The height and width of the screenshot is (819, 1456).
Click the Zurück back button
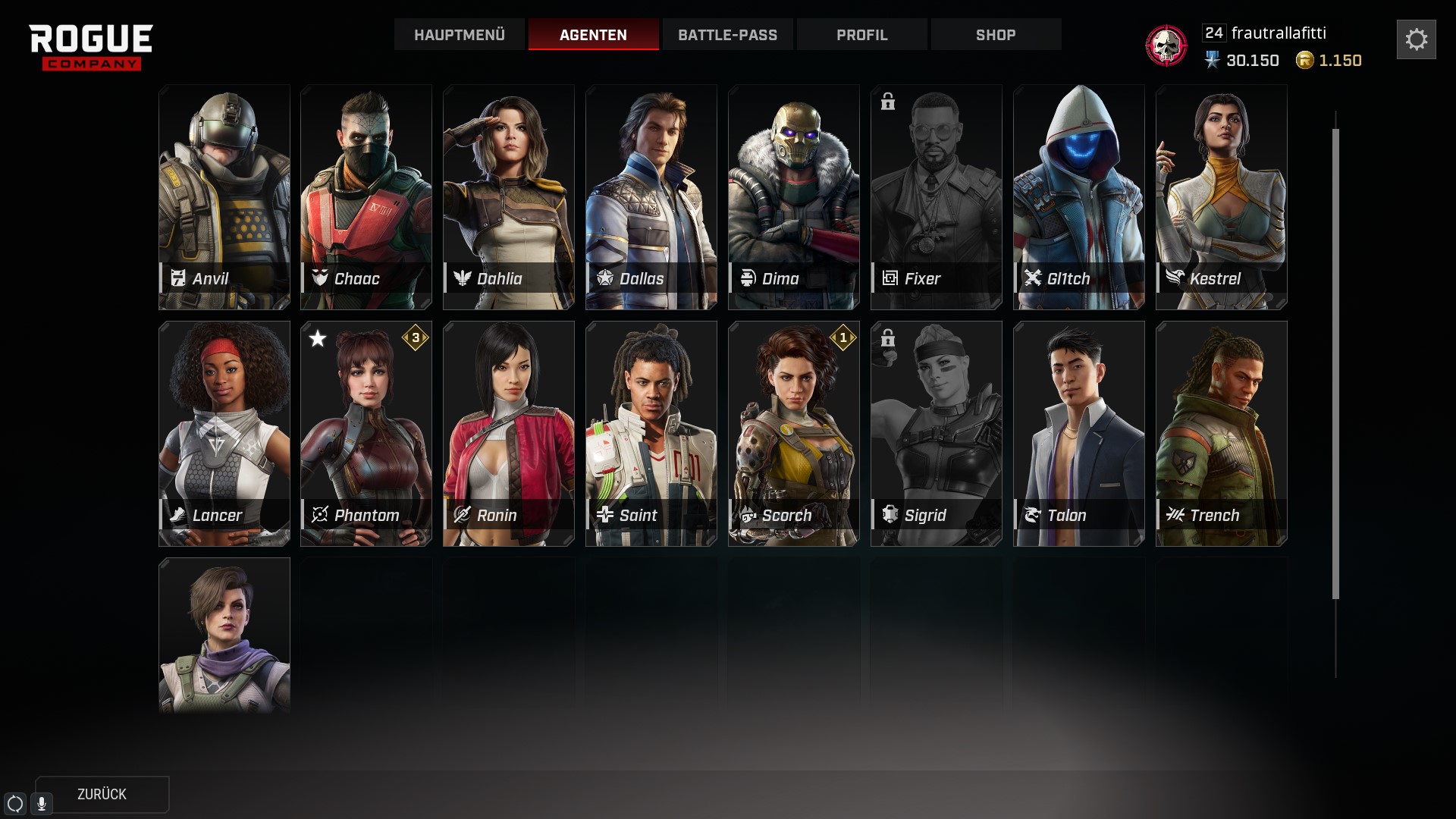[x=102, y=794]
